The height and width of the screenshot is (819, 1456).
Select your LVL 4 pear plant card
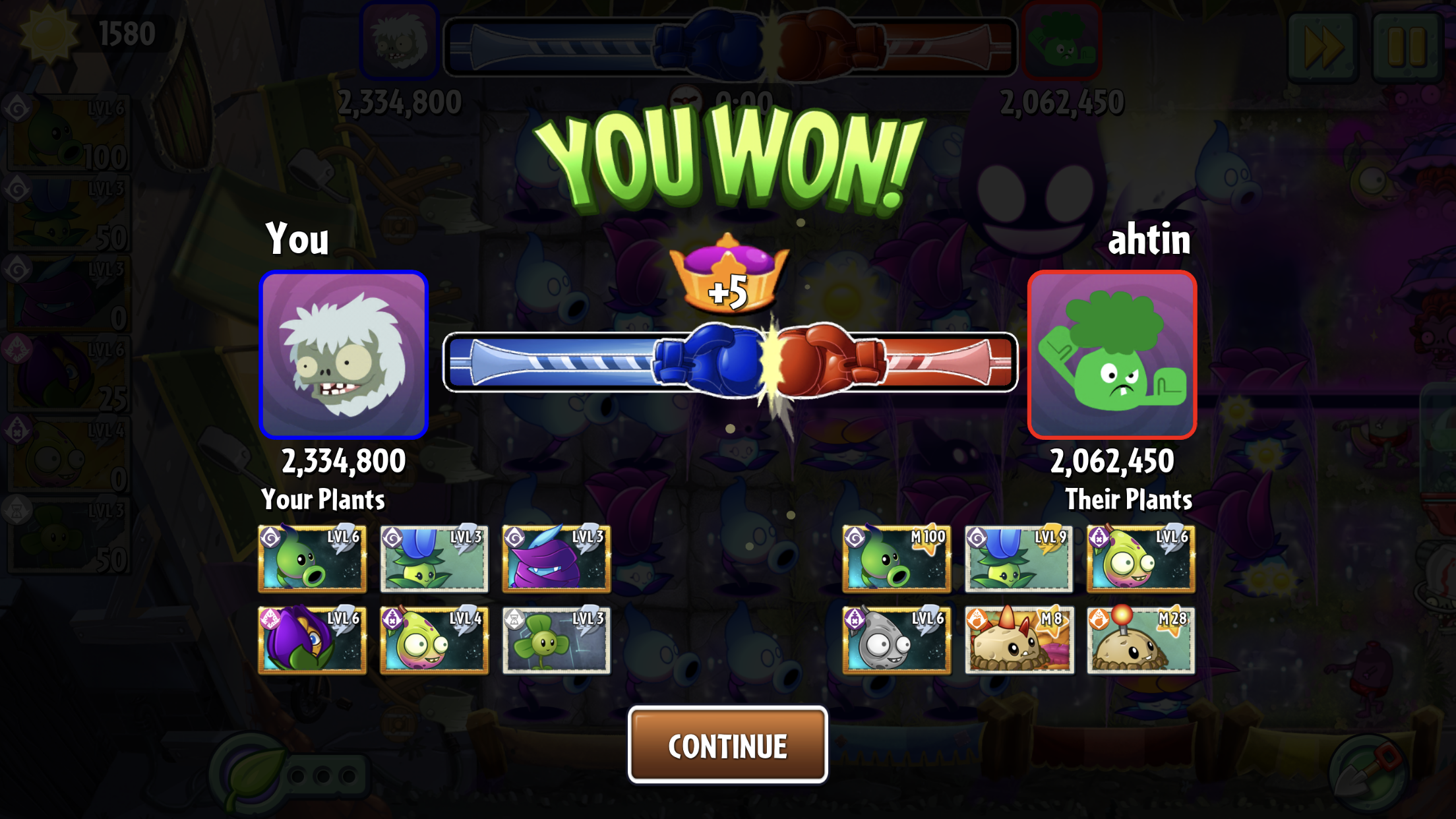pos(434,640)
